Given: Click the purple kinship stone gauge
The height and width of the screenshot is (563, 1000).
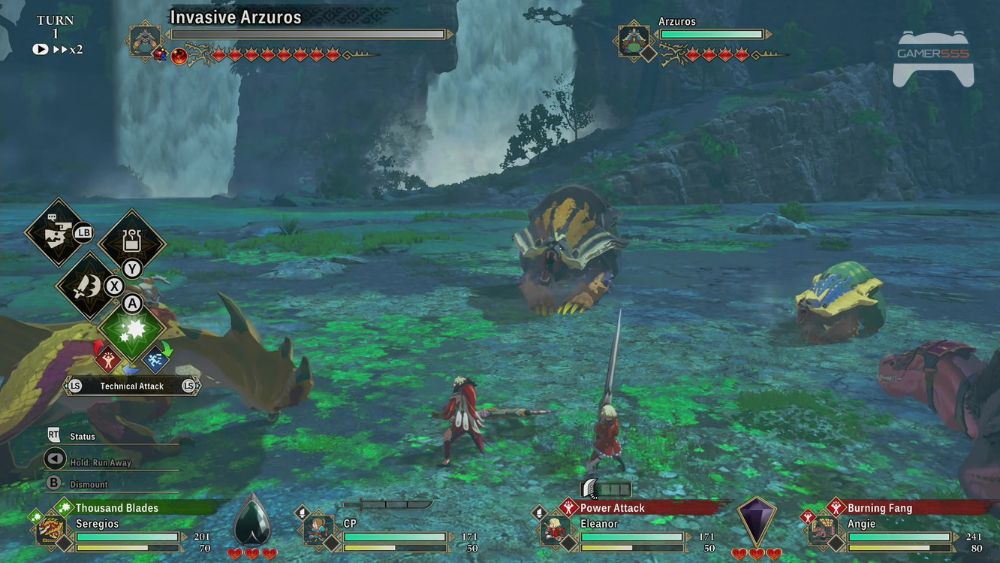Looking at the screenshot, I should (x=756, y=522).
